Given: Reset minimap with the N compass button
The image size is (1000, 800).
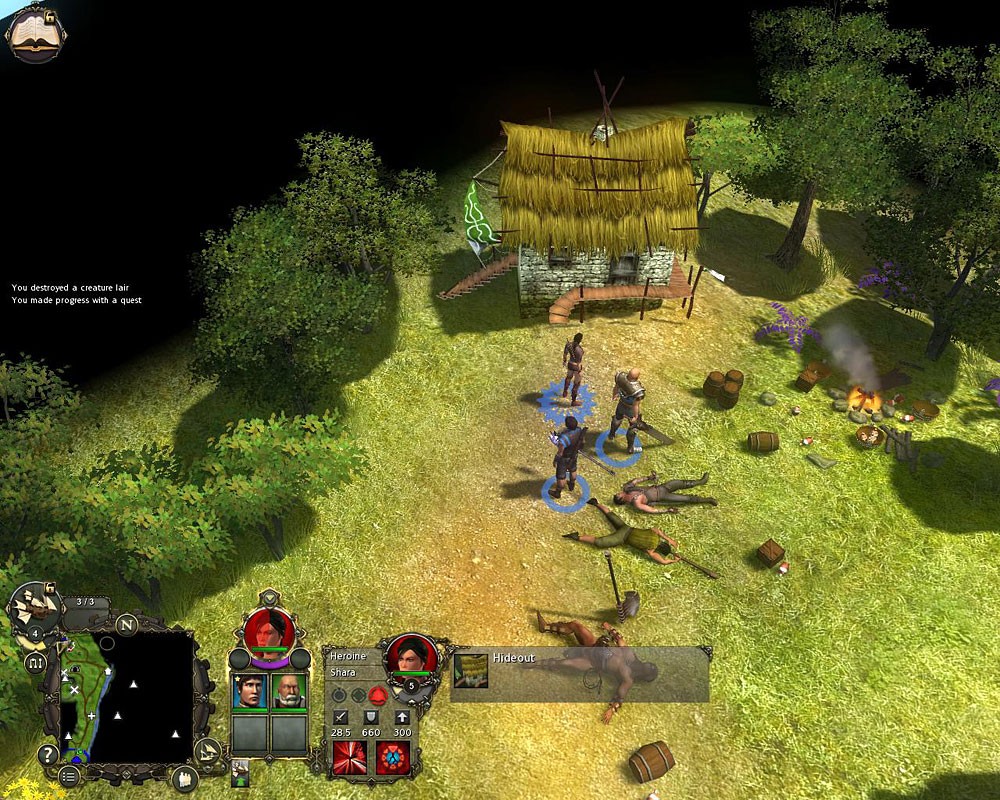Looking at the screenshot, I should (126, 625).
